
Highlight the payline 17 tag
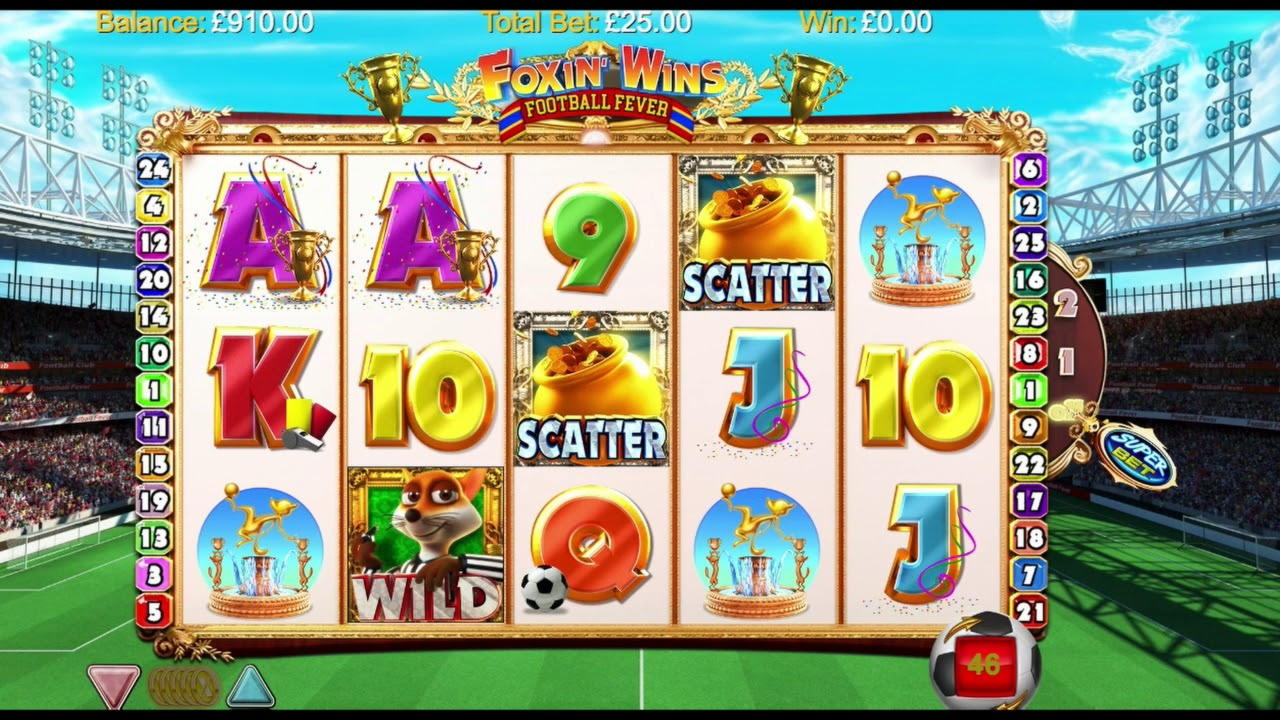(1030, 500)
